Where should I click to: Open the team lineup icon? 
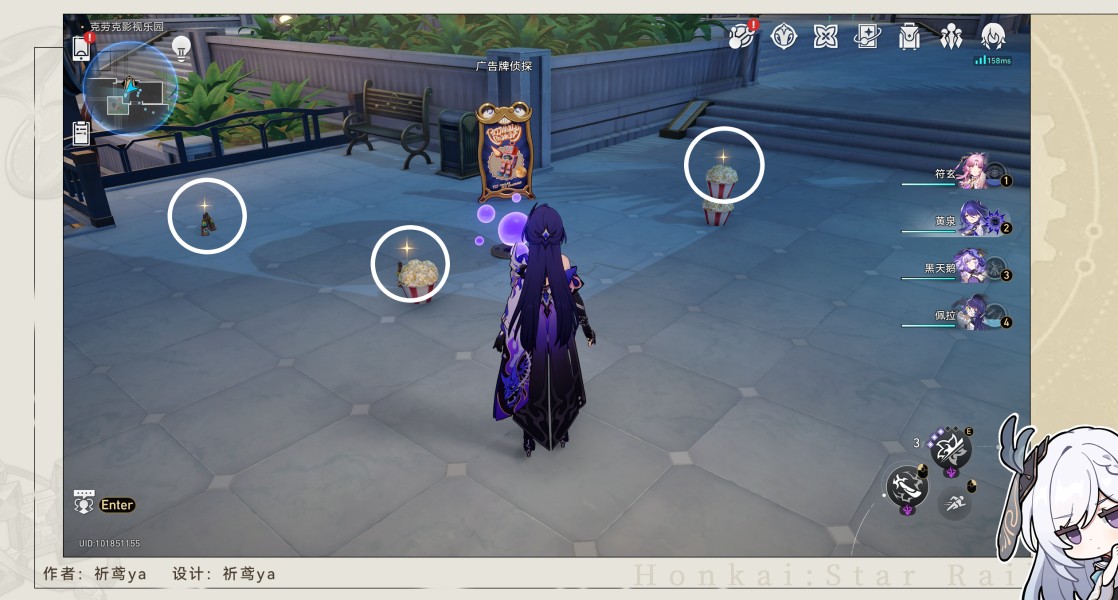click(951, 37)
